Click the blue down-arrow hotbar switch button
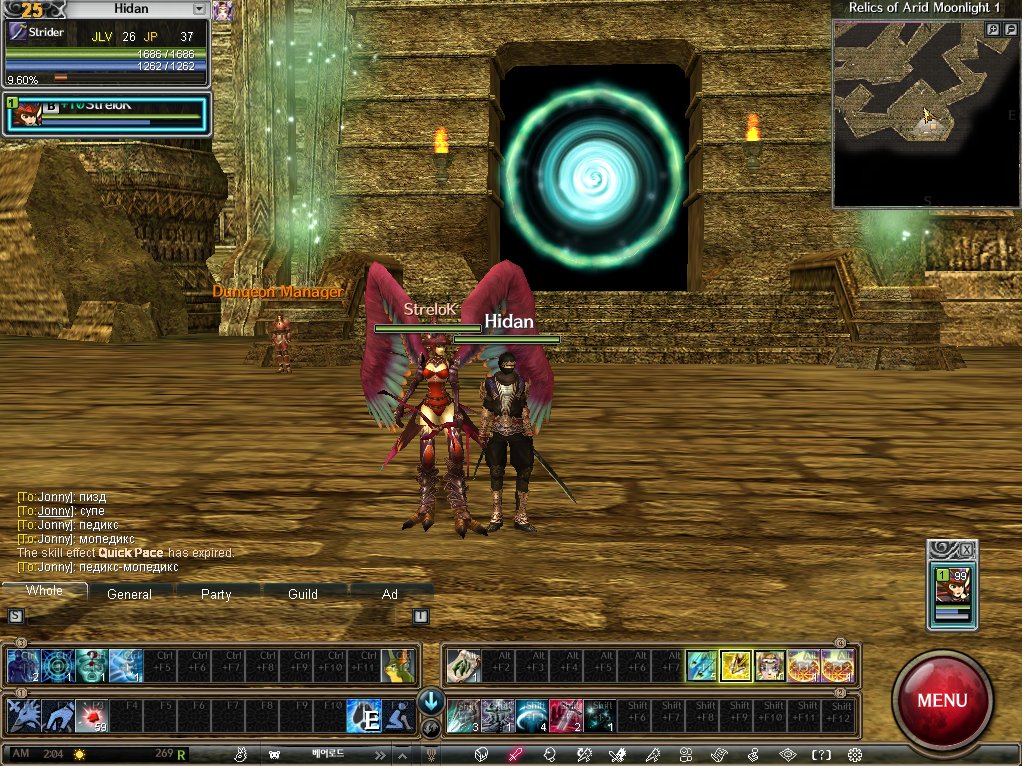Image resolution: width=1022 pixels, height=766 pixels. tap(431, 702)
